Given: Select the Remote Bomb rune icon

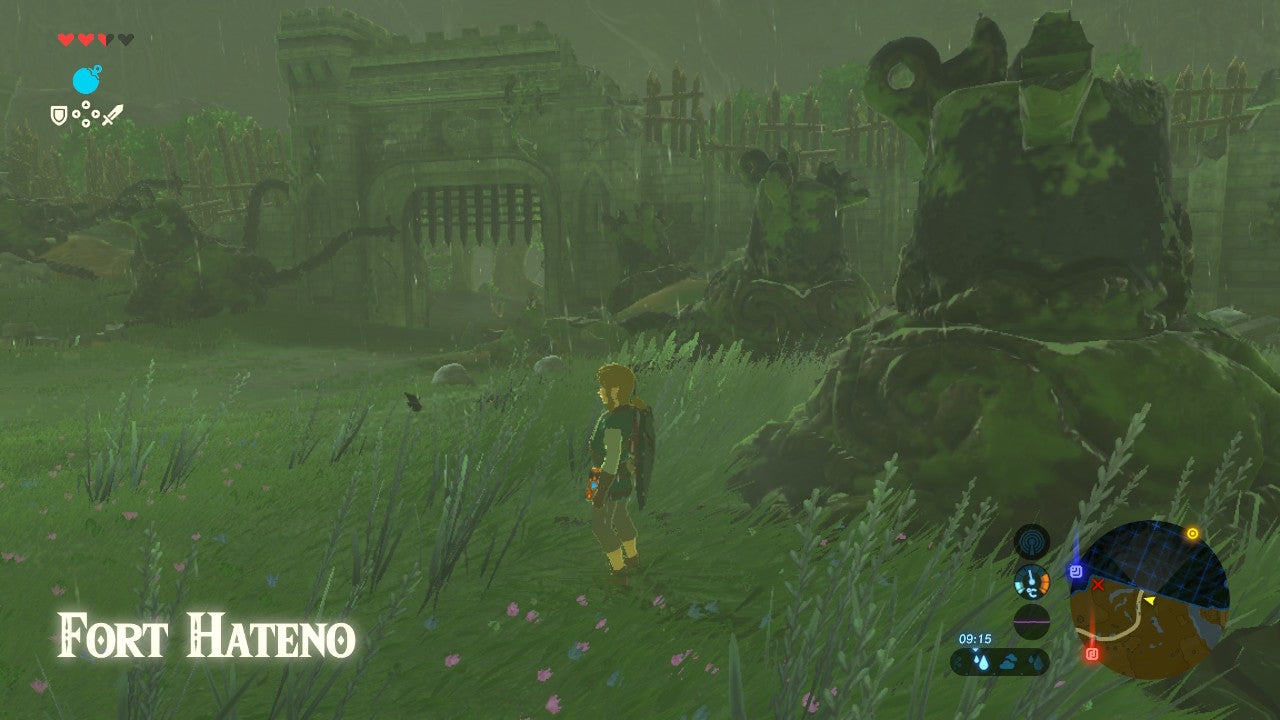Looking at the screenshot, I should [87, 79].
